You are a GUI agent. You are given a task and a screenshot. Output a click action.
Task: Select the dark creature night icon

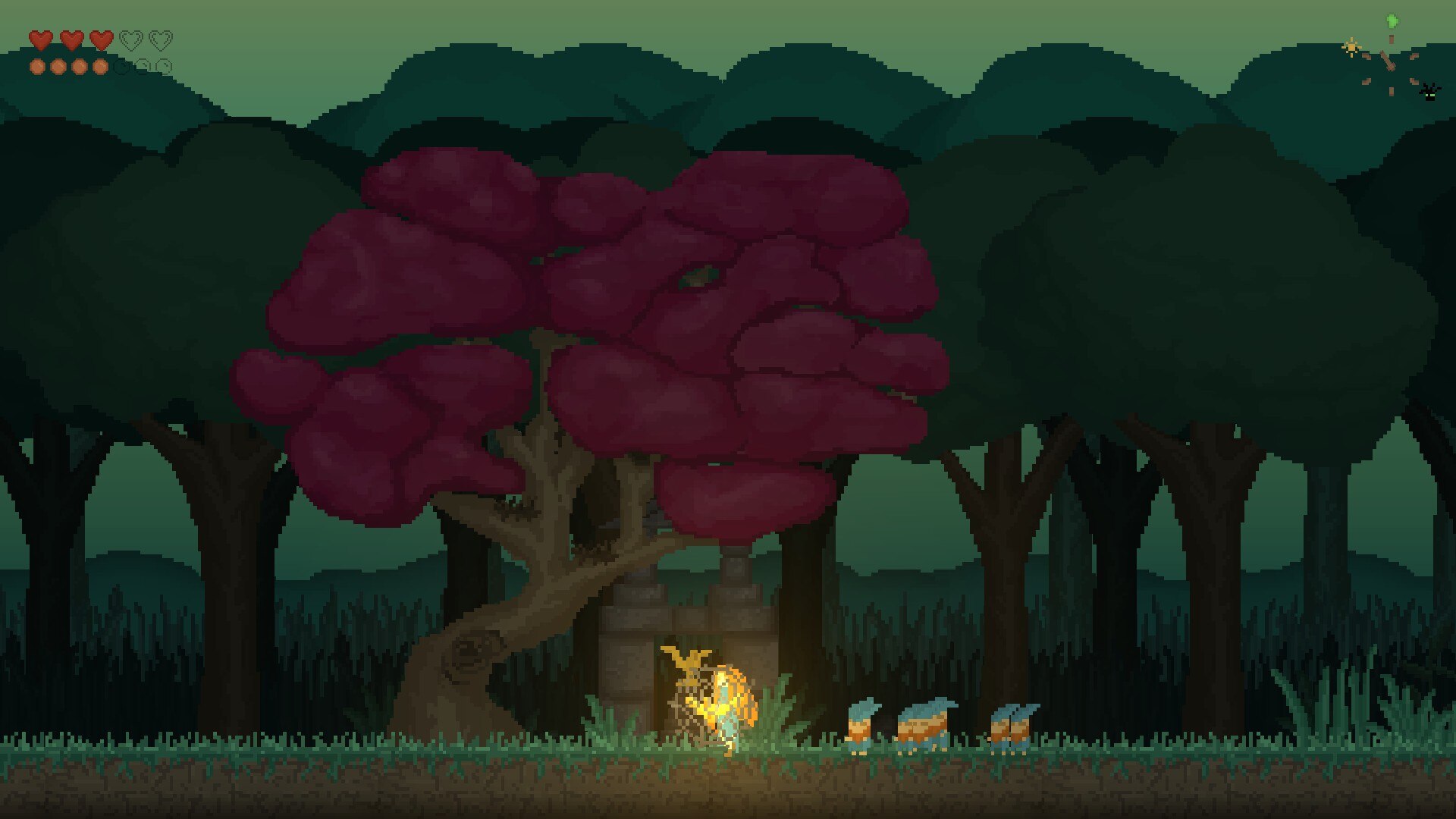[1429, 92]
